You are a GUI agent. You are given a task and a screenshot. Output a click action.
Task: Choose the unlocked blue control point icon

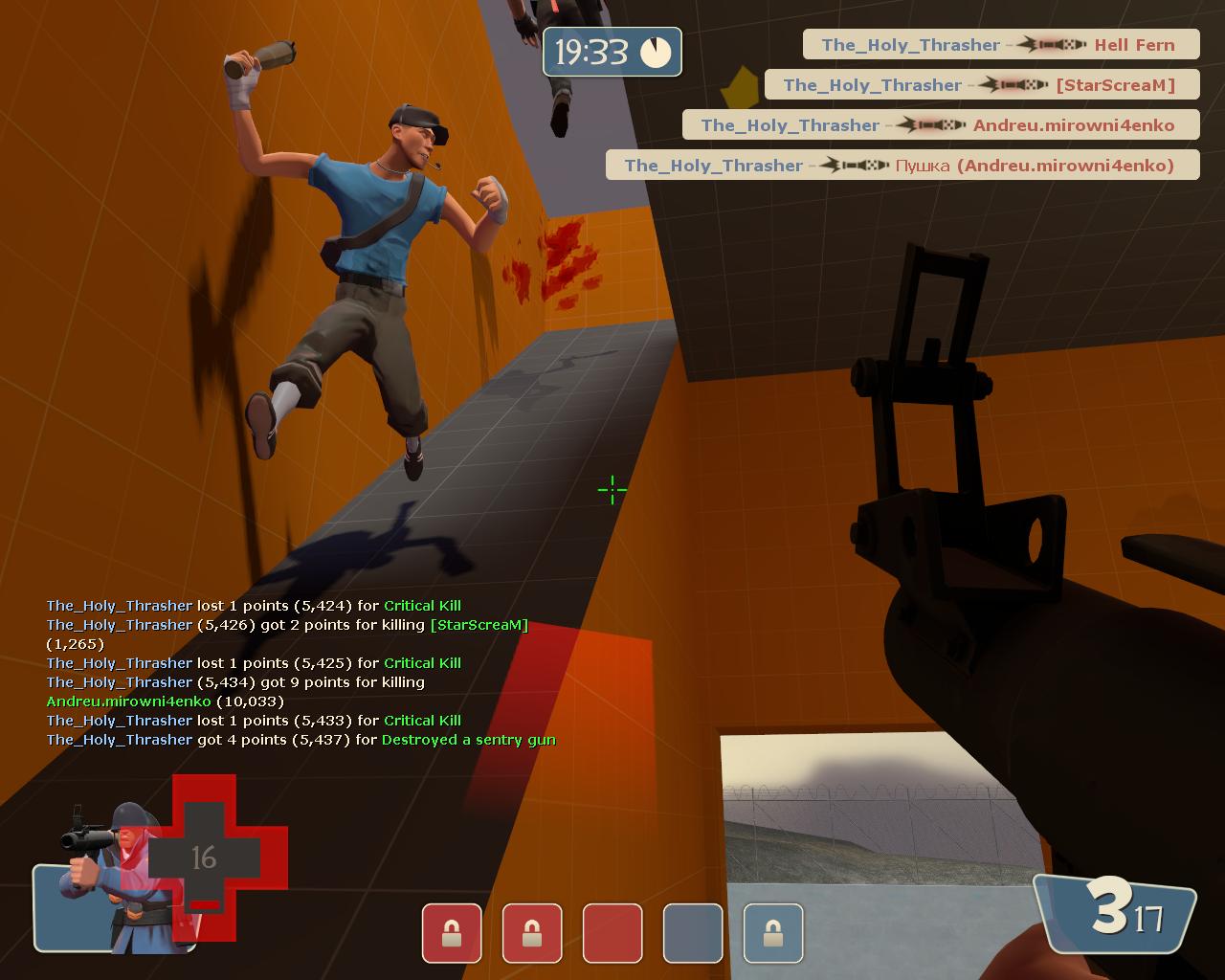pos(693,933)
